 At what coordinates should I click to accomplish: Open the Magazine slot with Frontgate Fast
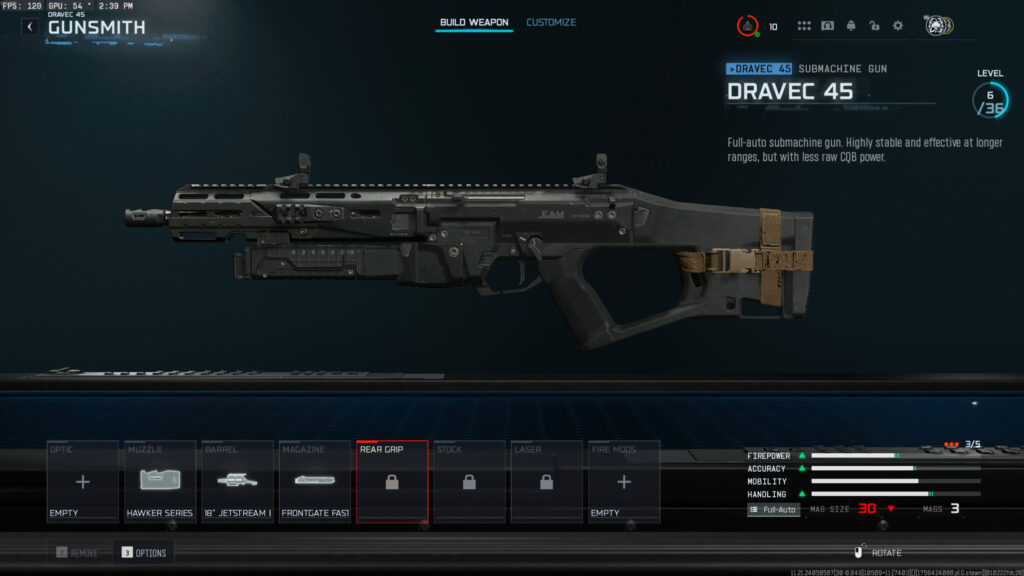314,482
